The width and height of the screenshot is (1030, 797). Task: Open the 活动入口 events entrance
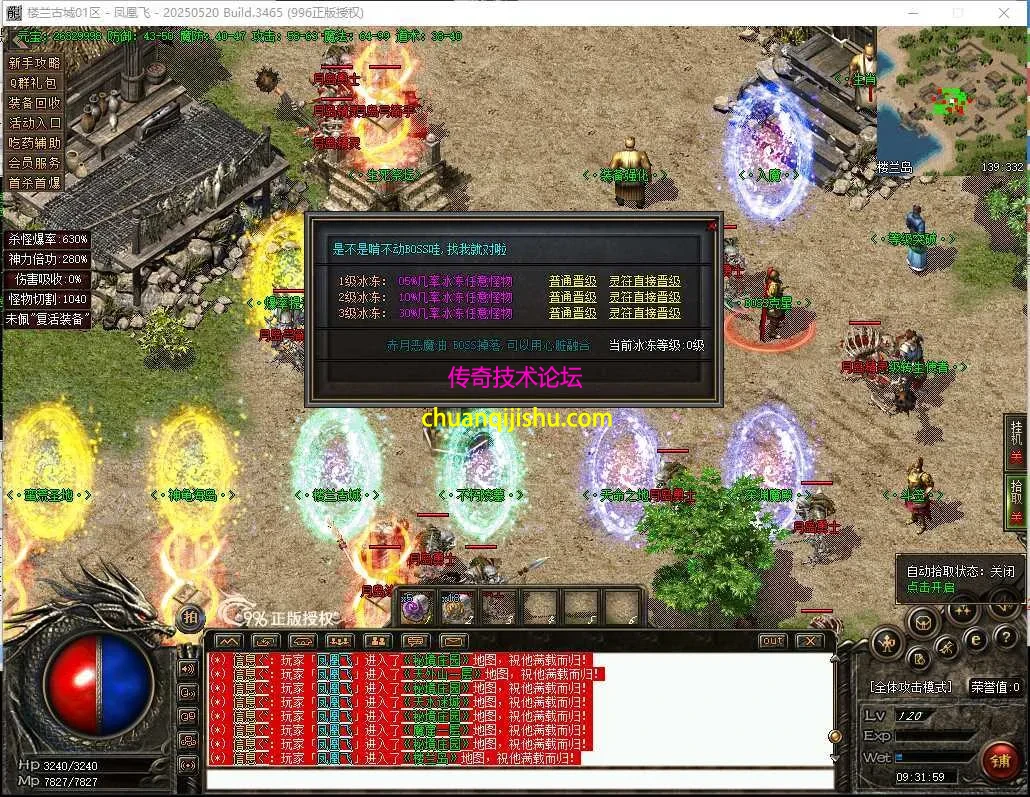point(35,123)
